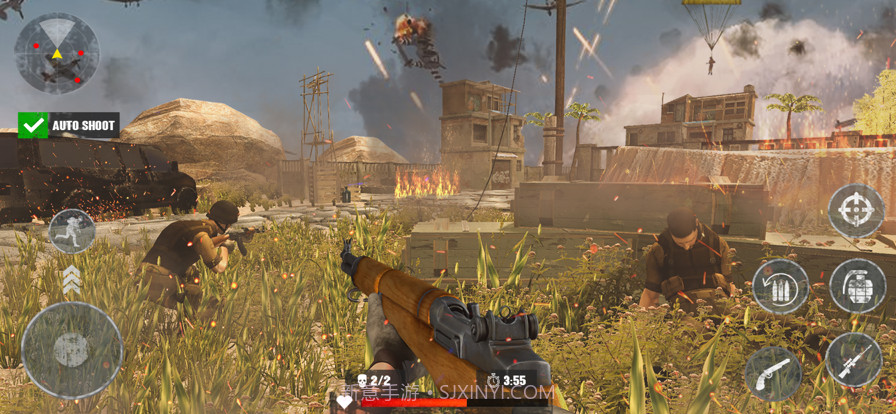Aim with the crosshair scope button

pos(855,211)
